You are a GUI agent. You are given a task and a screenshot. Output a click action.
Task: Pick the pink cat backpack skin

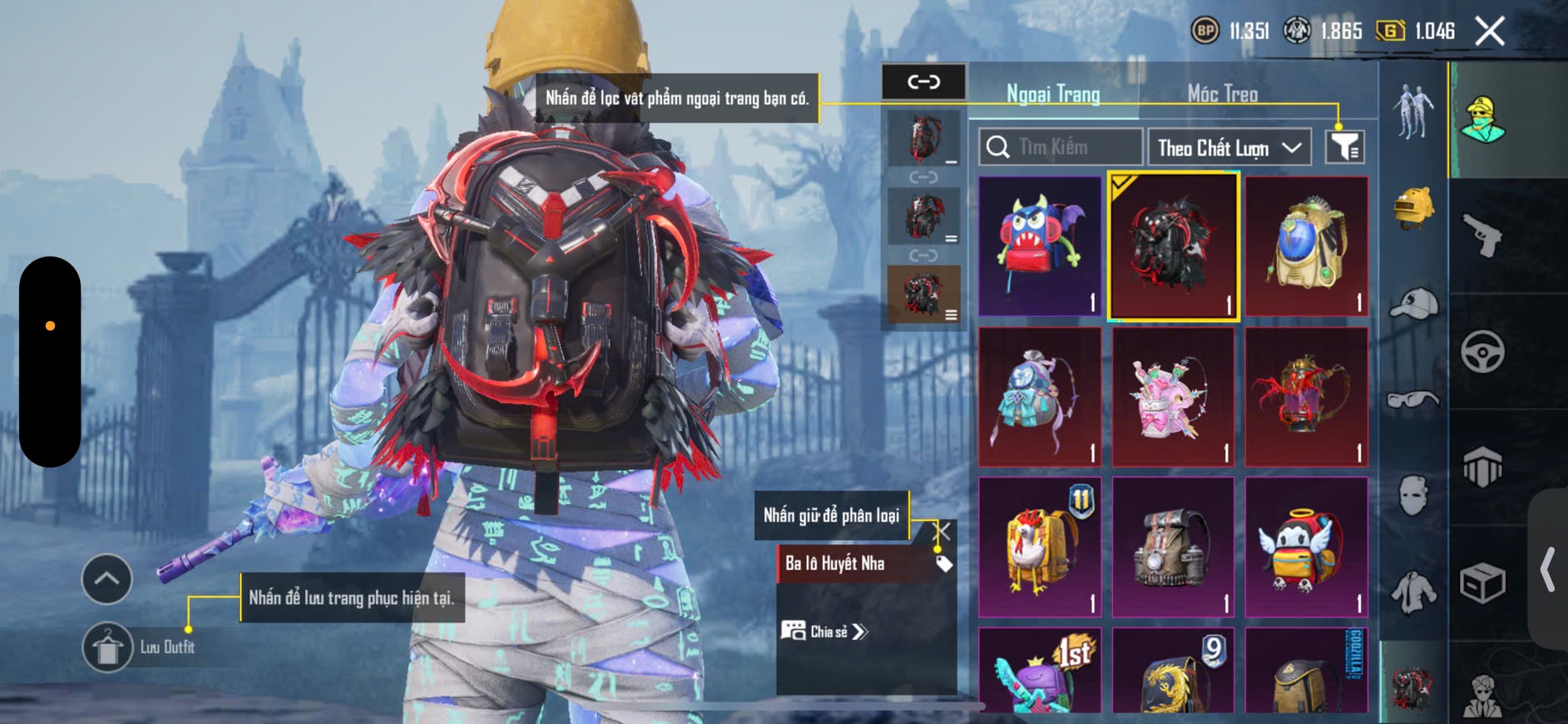tap(1173, 397)
